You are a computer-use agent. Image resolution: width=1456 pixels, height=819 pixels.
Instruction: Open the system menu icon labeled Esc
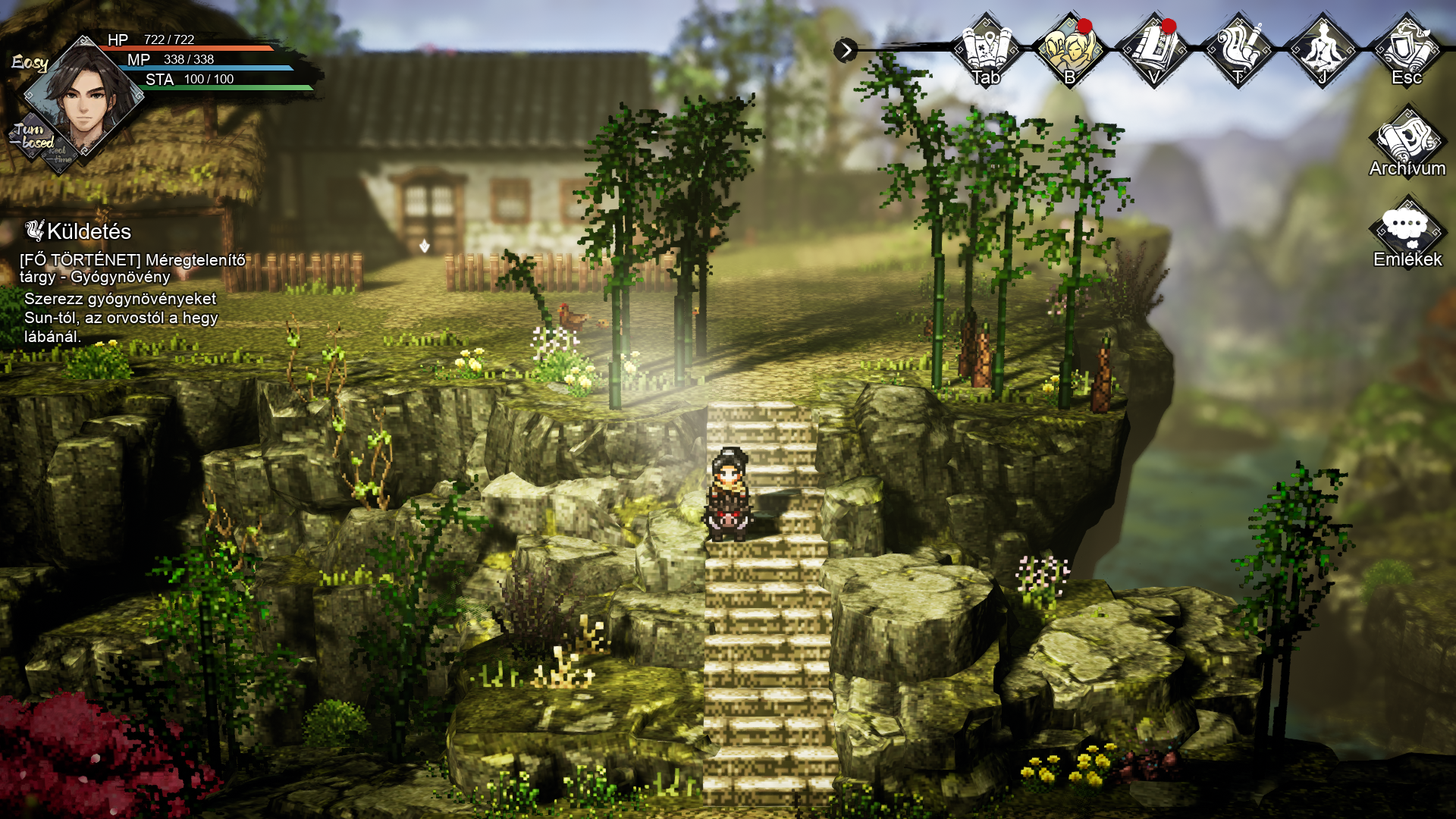[x=1407, y=50]
